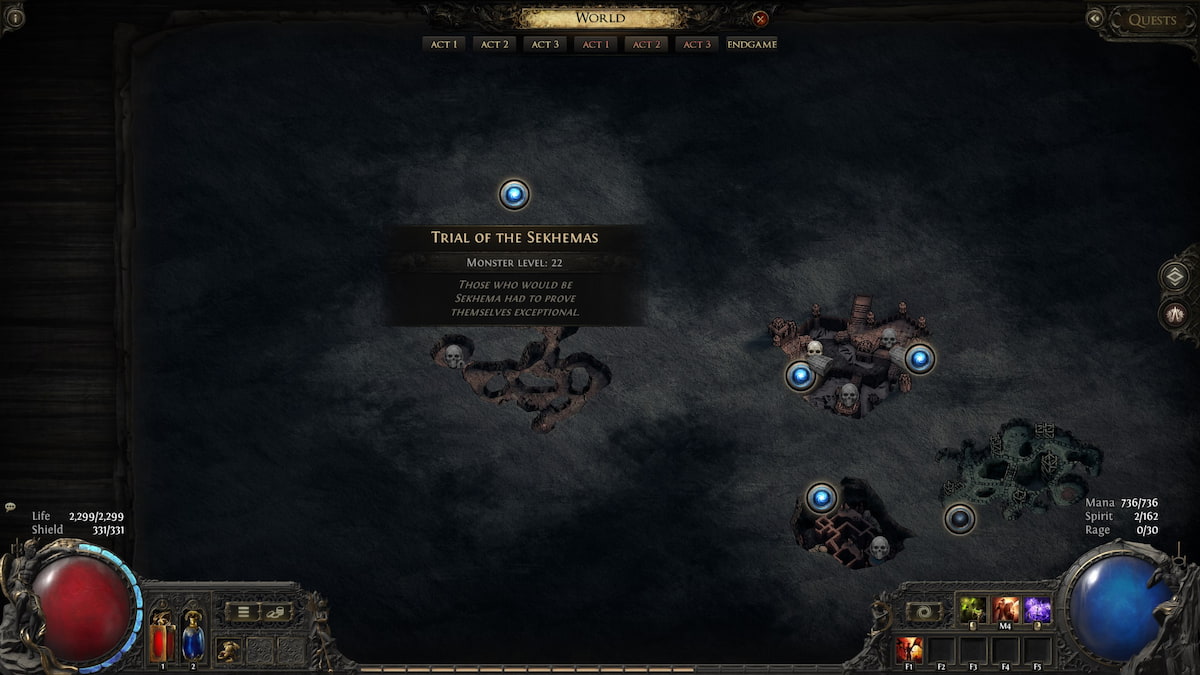Open the info icon in the corner
Image resolution: width=1200 pixels, height=675 pixels.
[x=13, y=16]
